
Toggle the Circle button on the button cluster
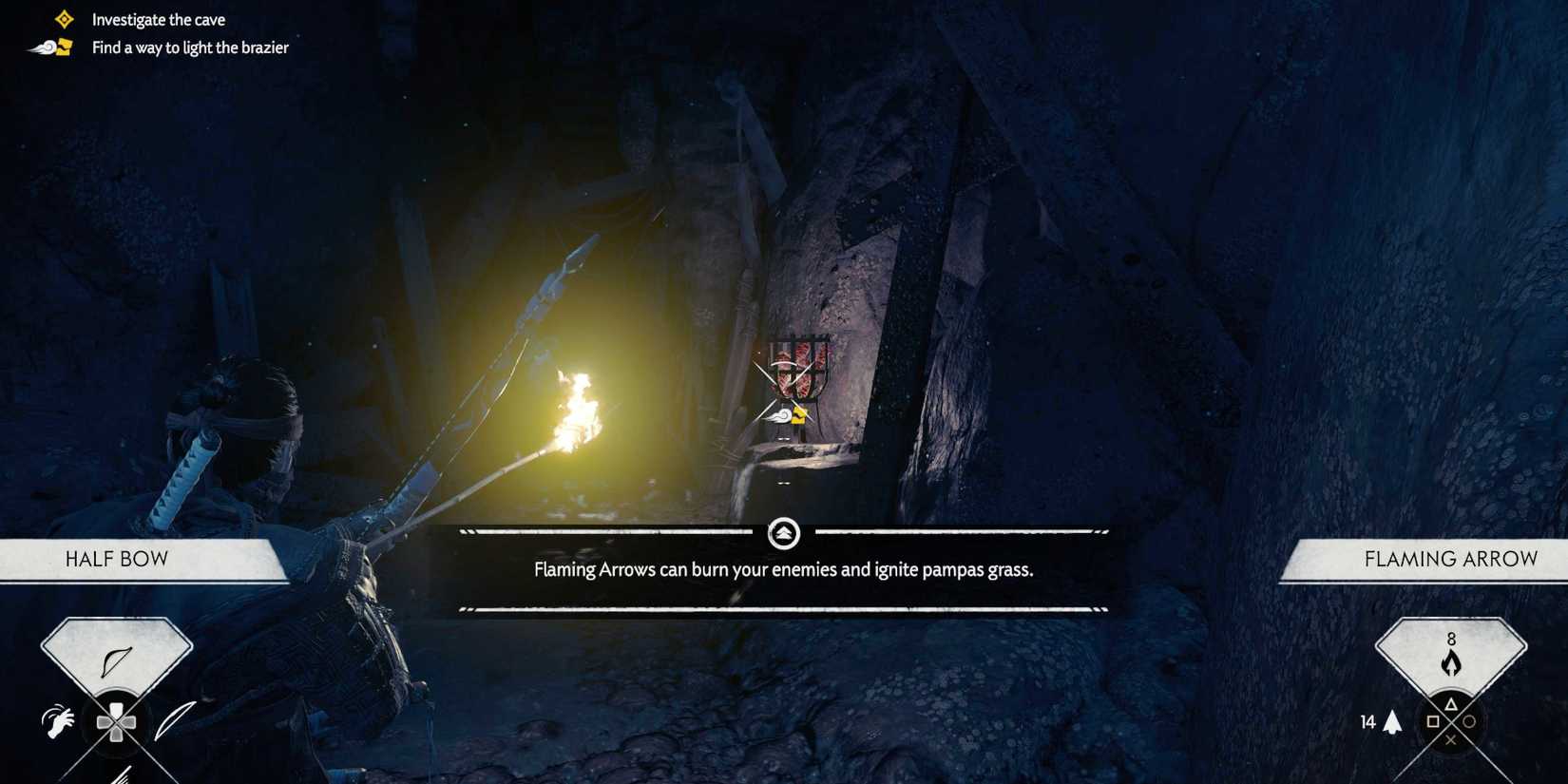[1469, 722]
